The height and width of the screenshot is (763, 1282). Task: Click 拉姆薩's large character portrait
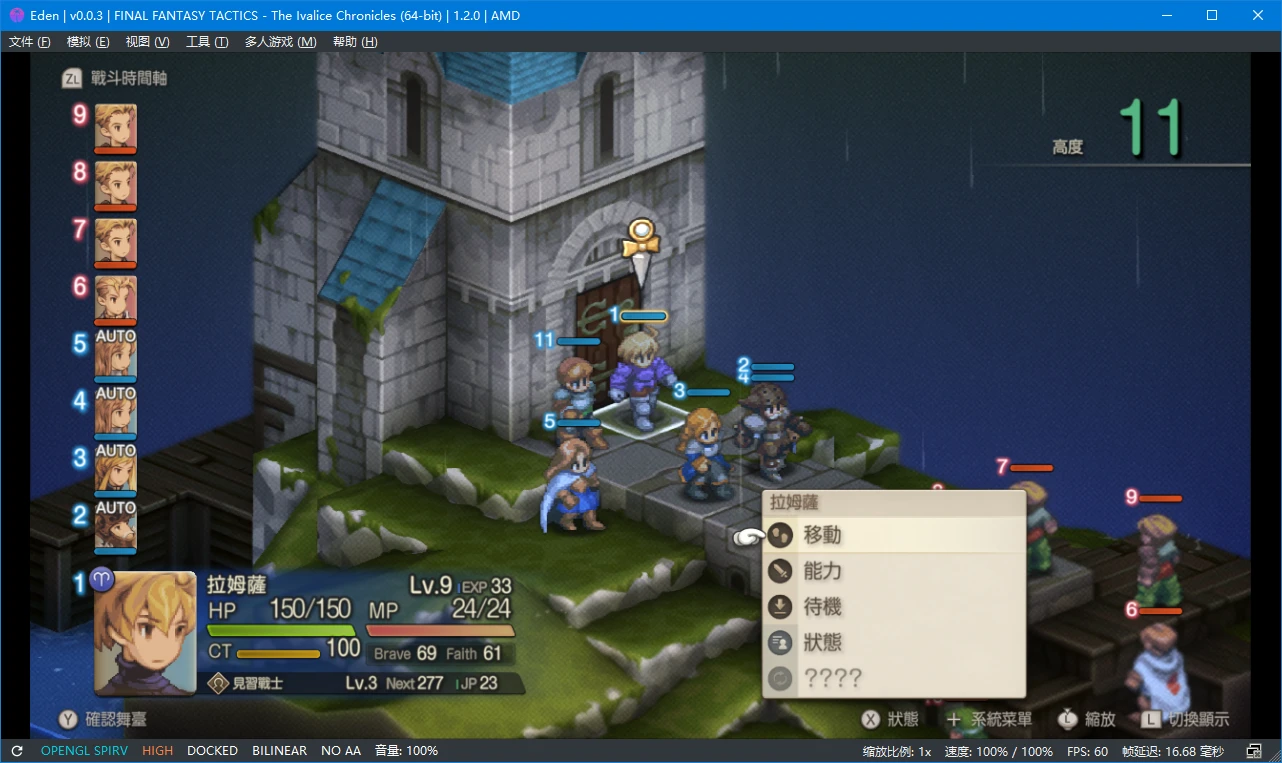tap(145, 633)
